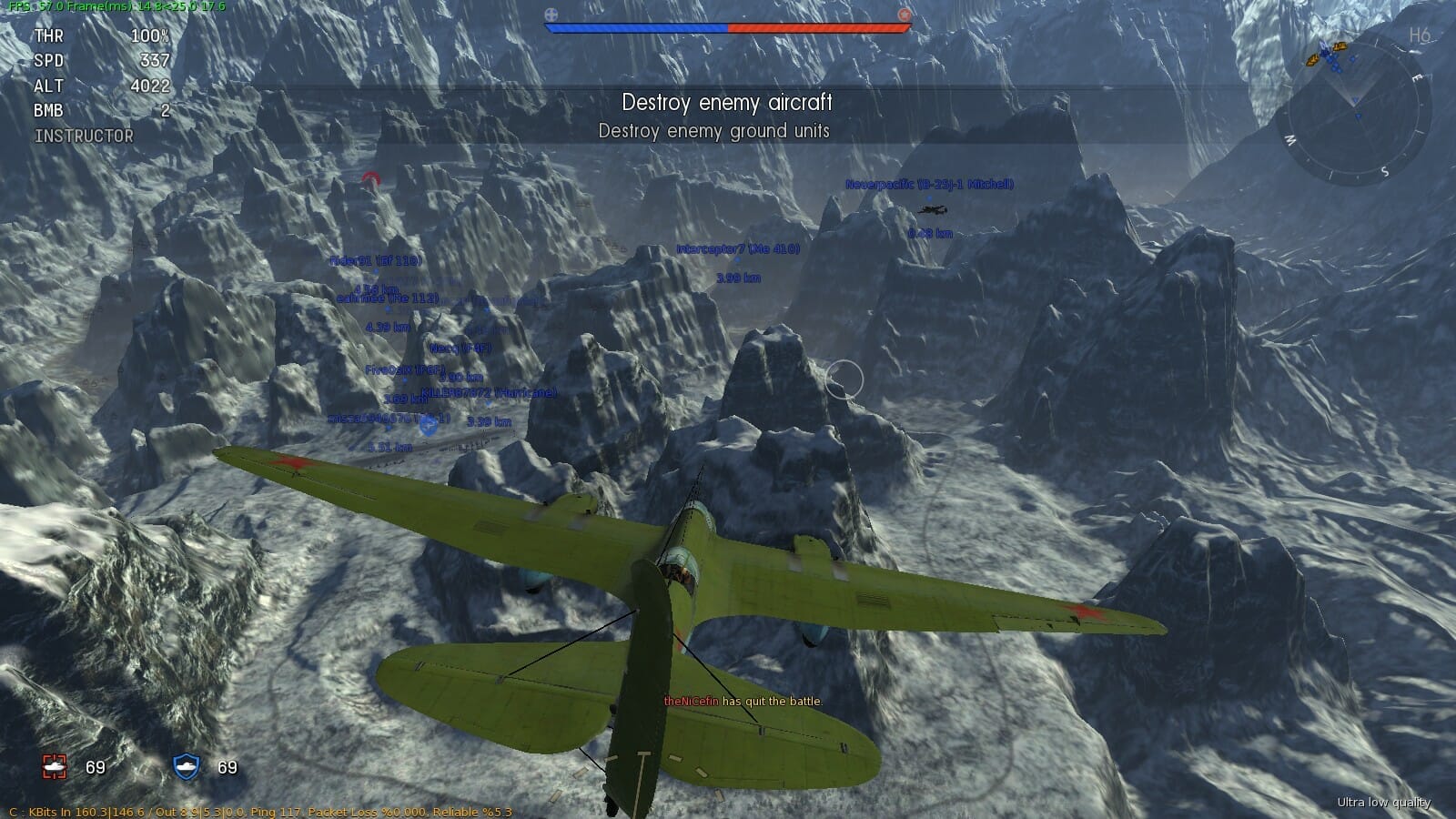Click the compass minimap
The image size is (1456, 819).
(1355, 111)
